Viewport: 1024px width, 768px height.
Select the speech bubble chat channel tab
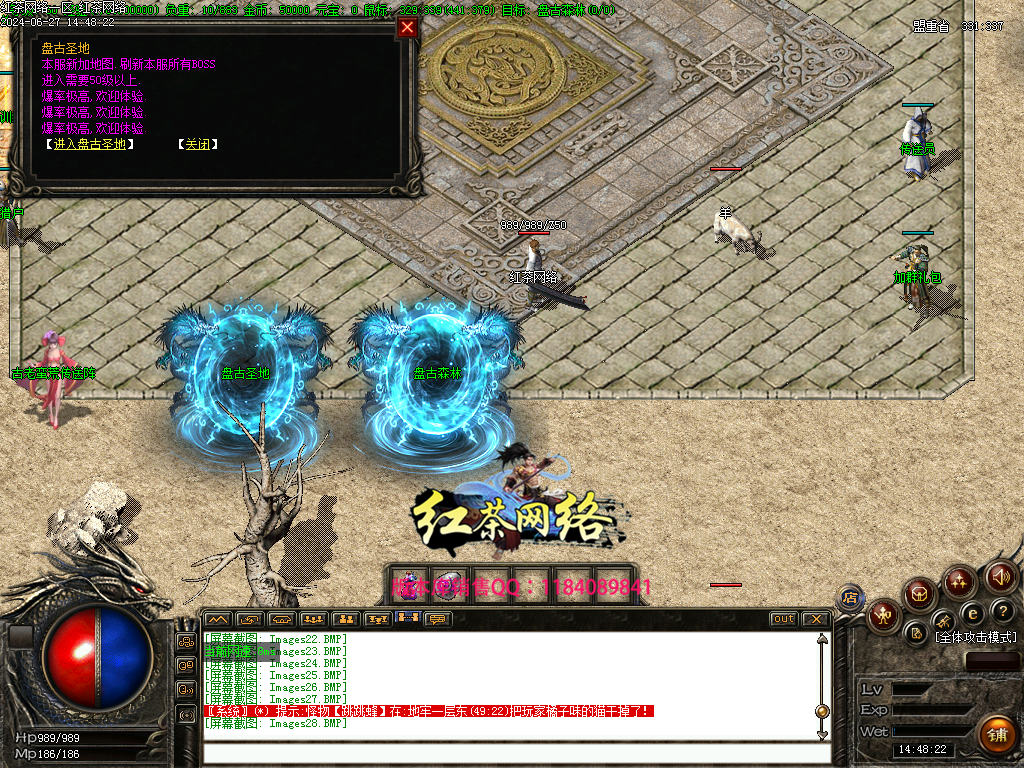437,619
